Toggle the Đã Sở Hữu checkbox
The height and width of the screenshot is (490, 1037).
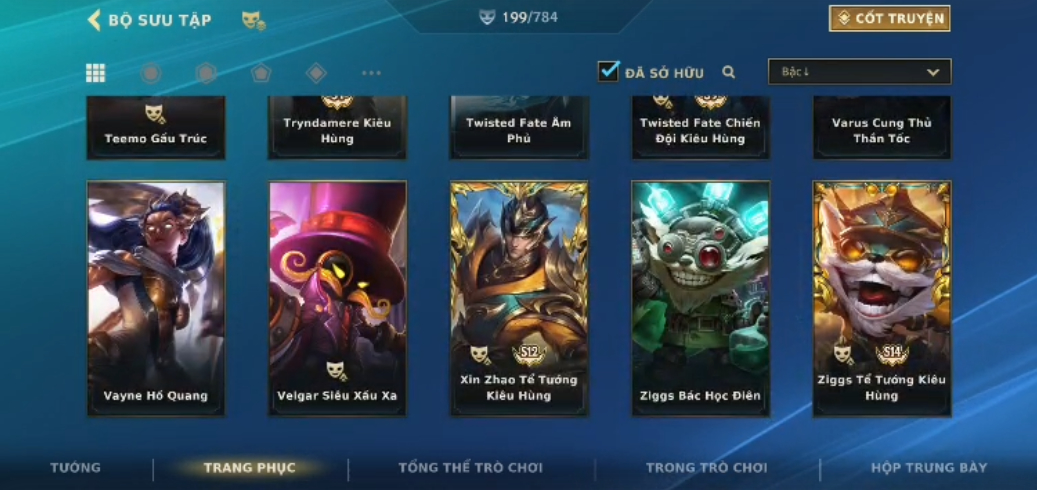click(608, 72)
